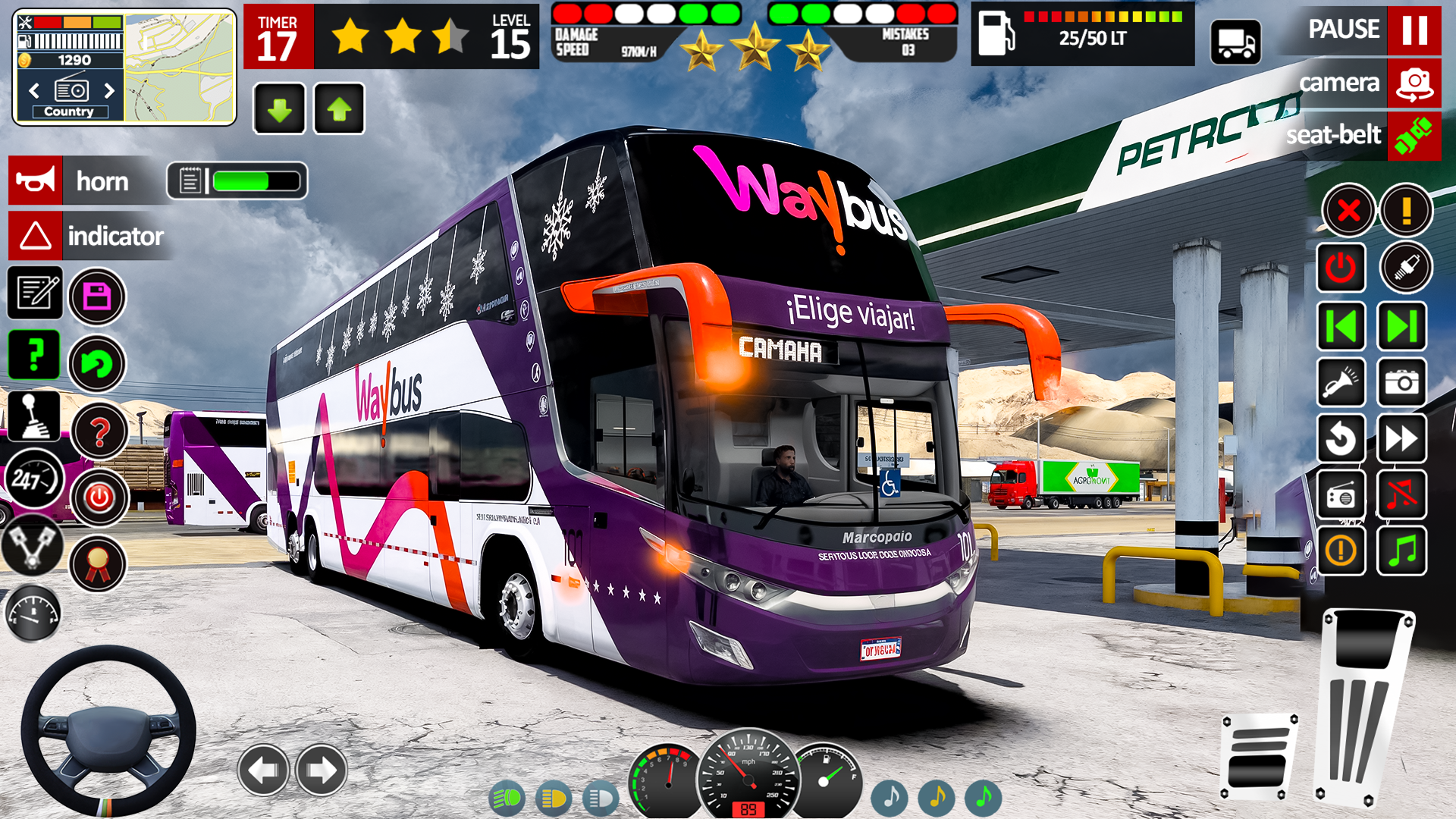This screenshot has width=1456, height=819.
Task: Mute music with the crossed-note icon
Action: 1401,495
